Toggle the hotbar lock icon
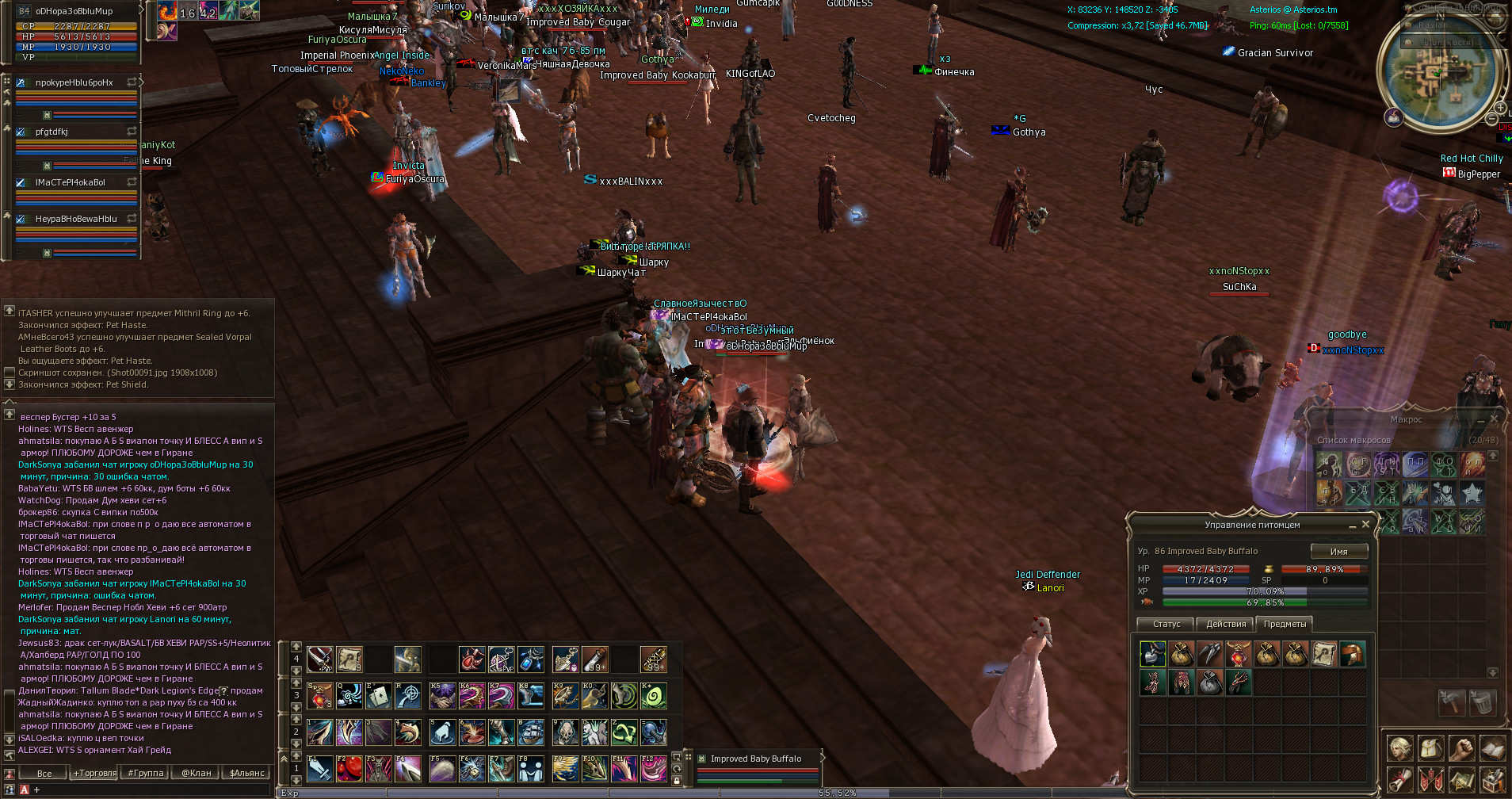Screen dimensions: 1512x799 pos(677,781)
